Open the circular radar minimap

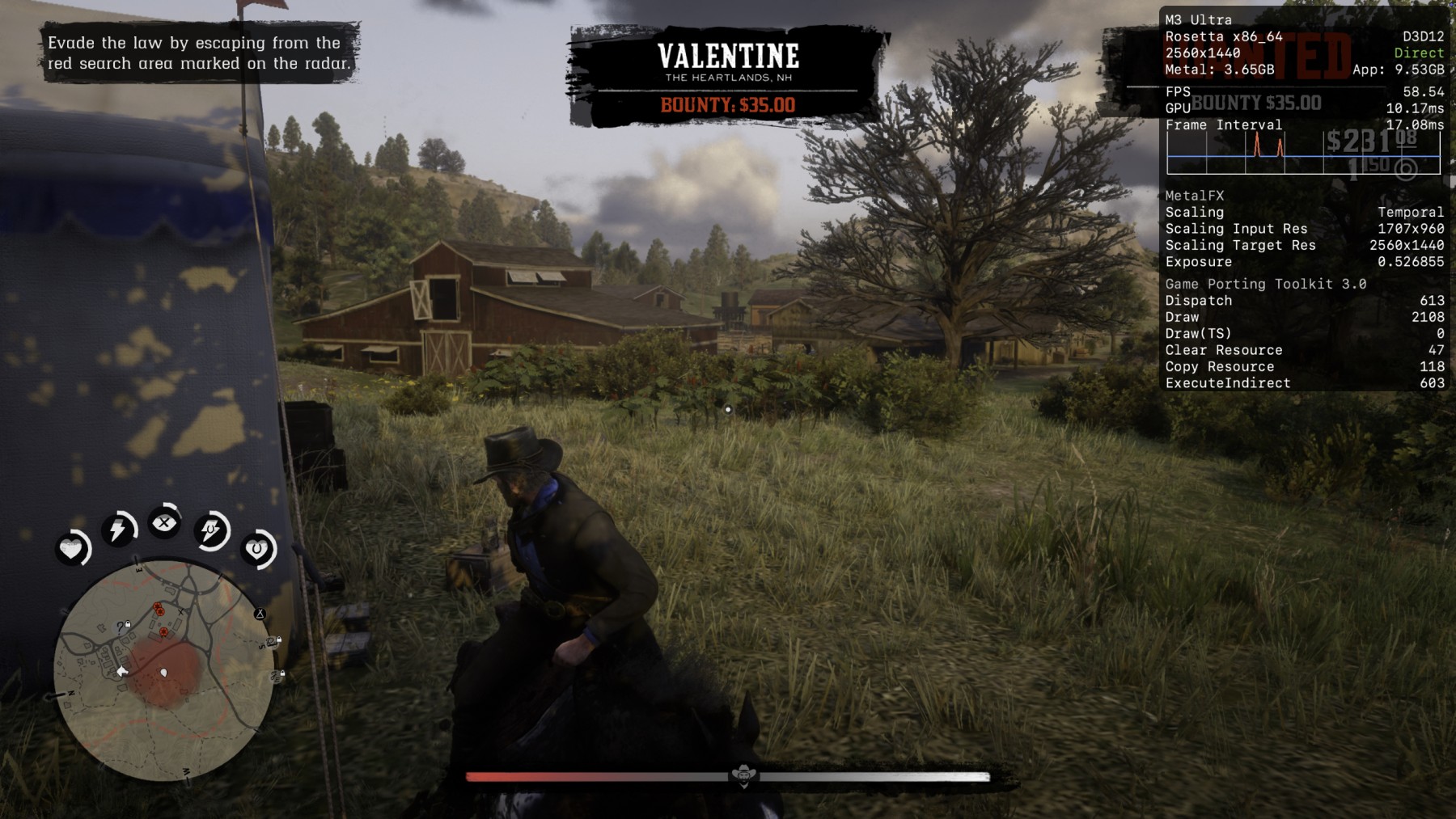click(163, 671)
